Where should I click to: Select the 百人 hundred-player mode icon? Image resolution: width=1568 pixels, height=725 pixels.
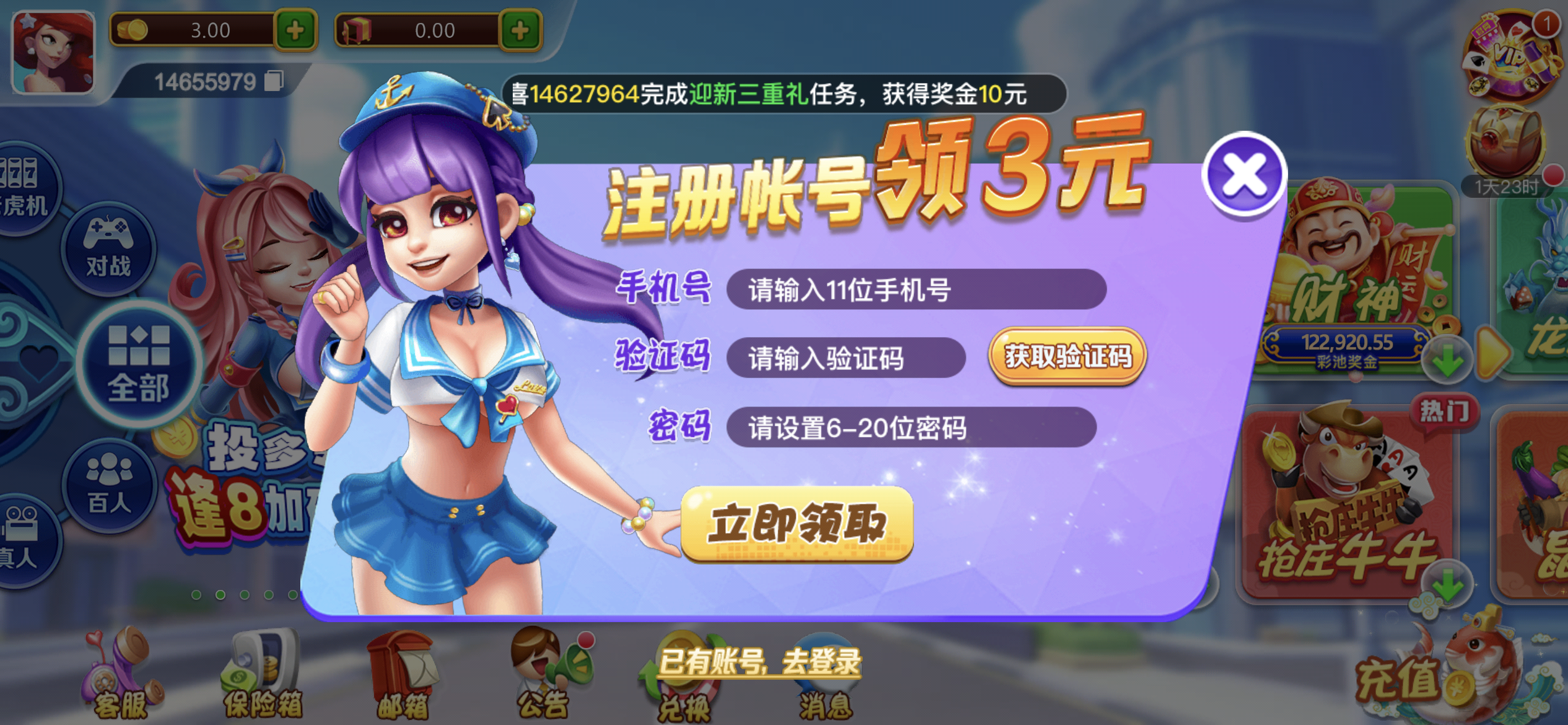coord(111,486)
